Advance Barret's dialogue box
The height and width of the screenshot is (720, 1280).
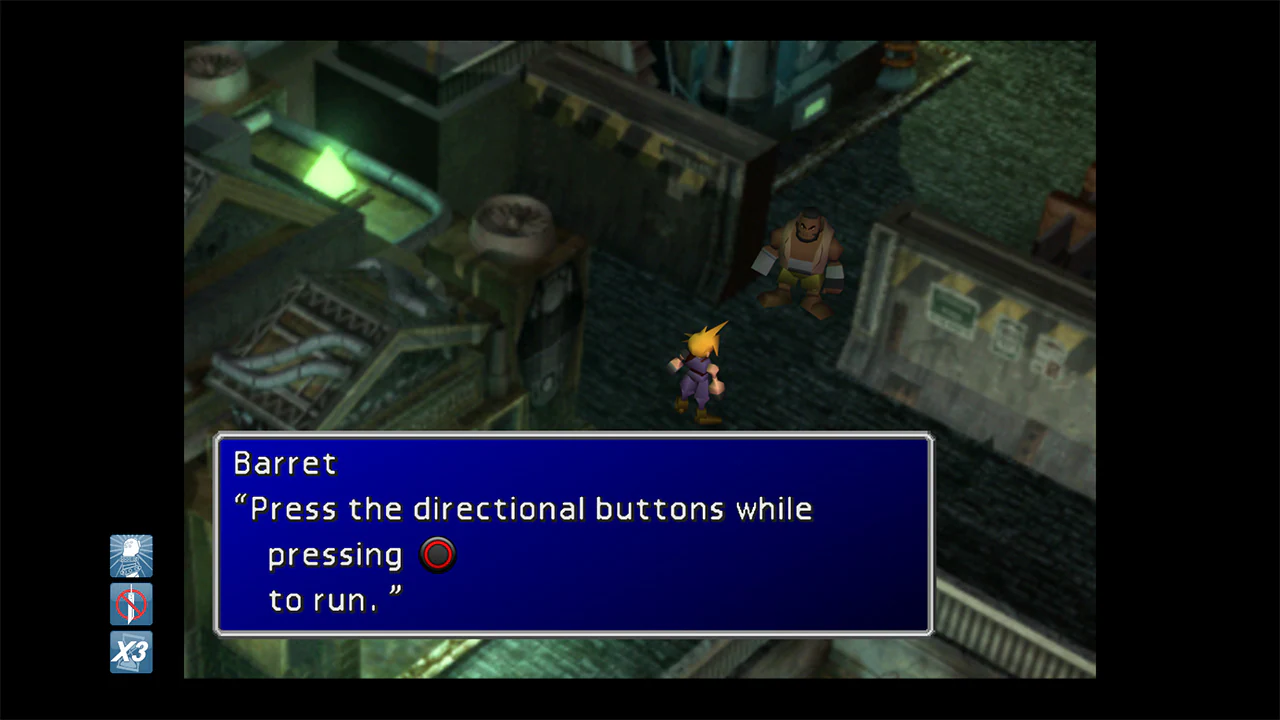pyautogui.click(x=573, y=535)
